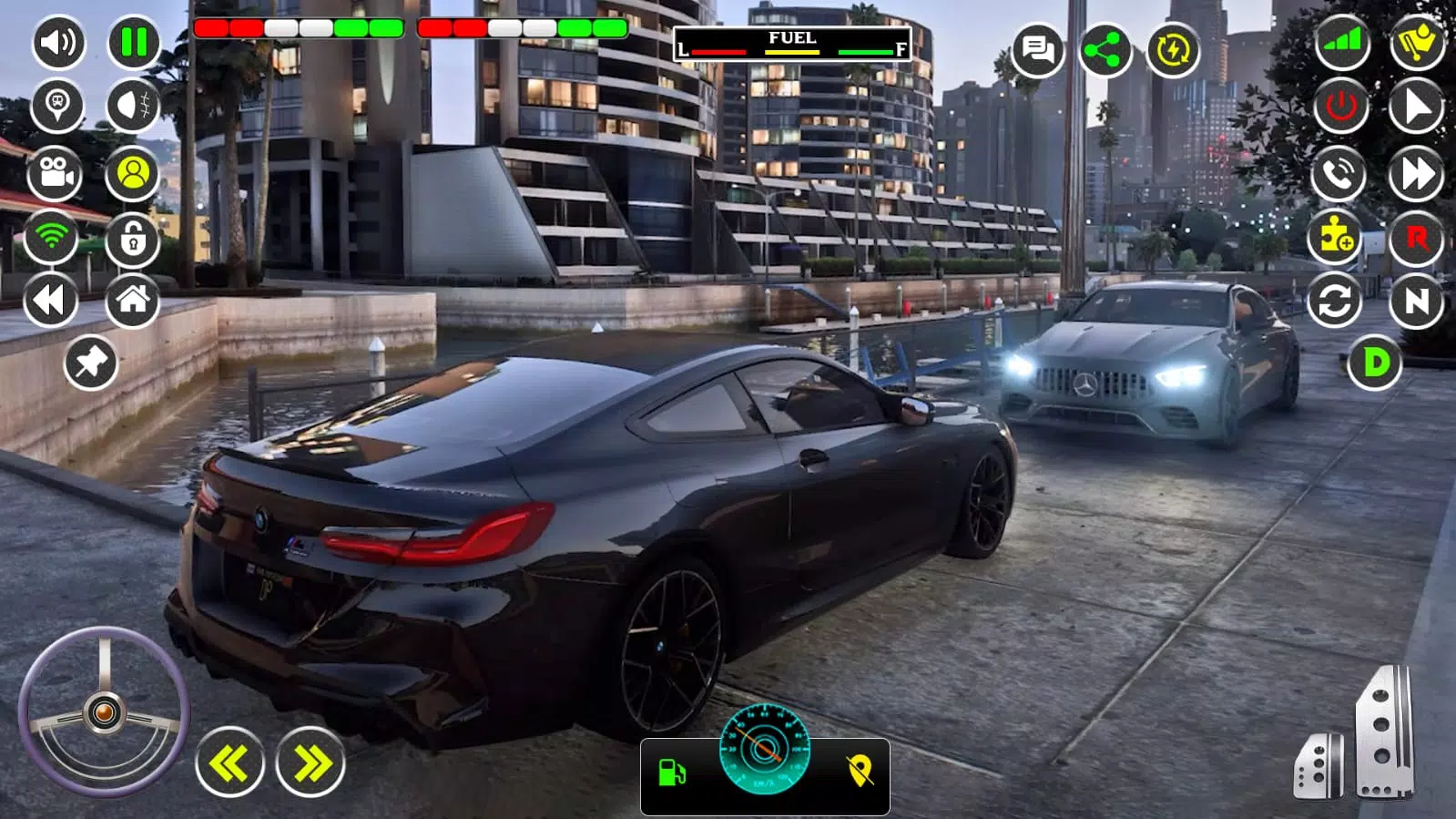
Task: Toggle the red engine power button
Action: pos(1340,107)
